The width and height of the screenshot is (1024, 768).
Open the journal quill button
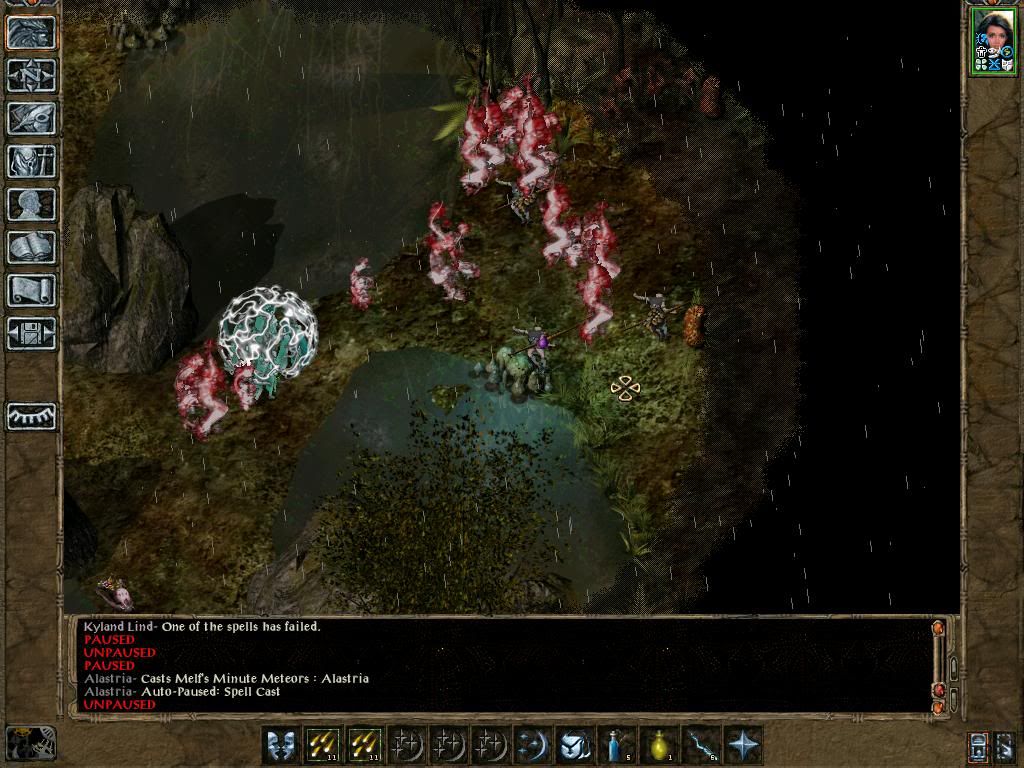coord(31,118)
